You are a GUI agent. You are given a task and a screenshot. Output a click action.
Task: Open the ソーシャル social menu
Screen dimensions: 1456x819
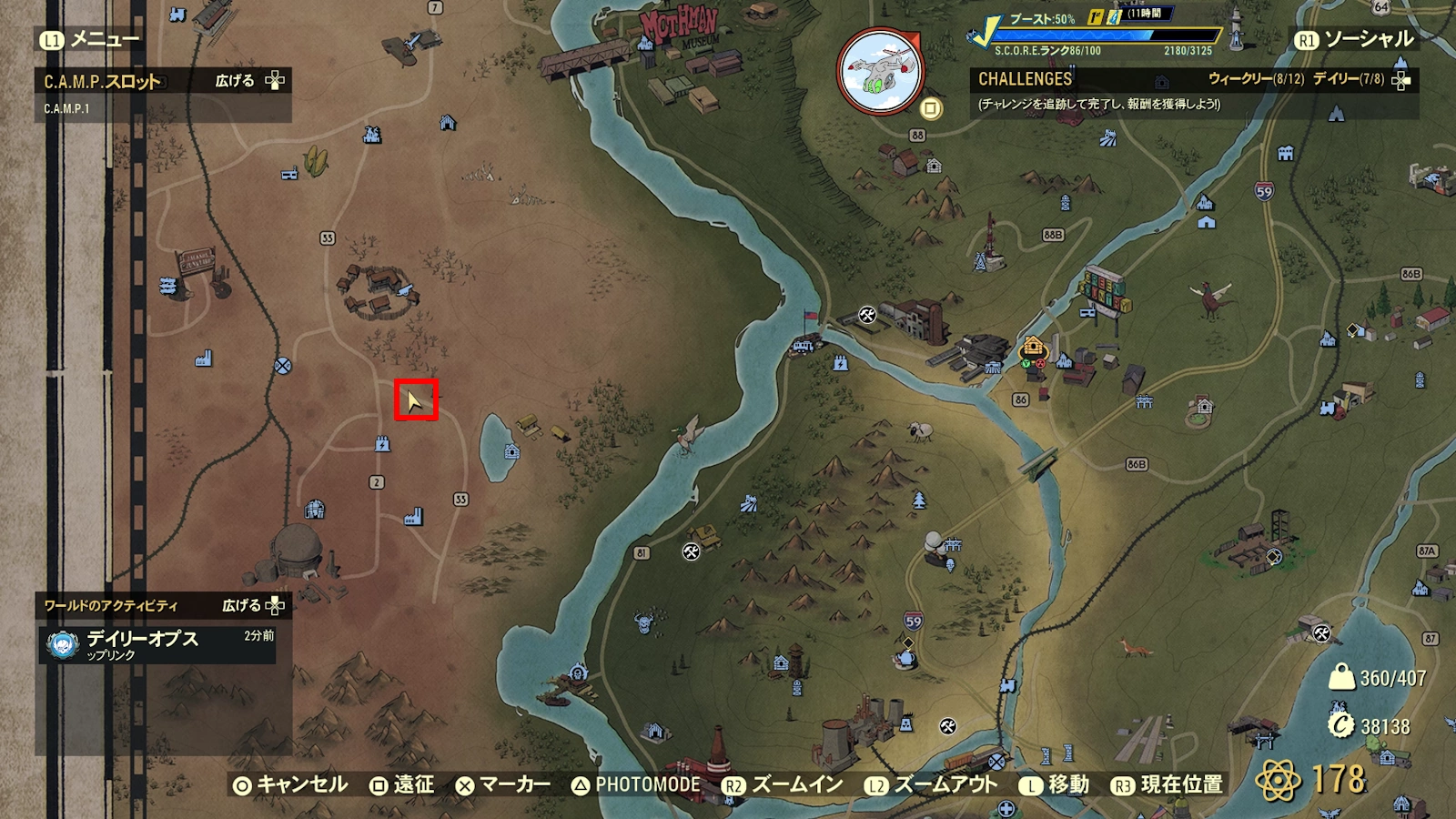(1355, 39)
